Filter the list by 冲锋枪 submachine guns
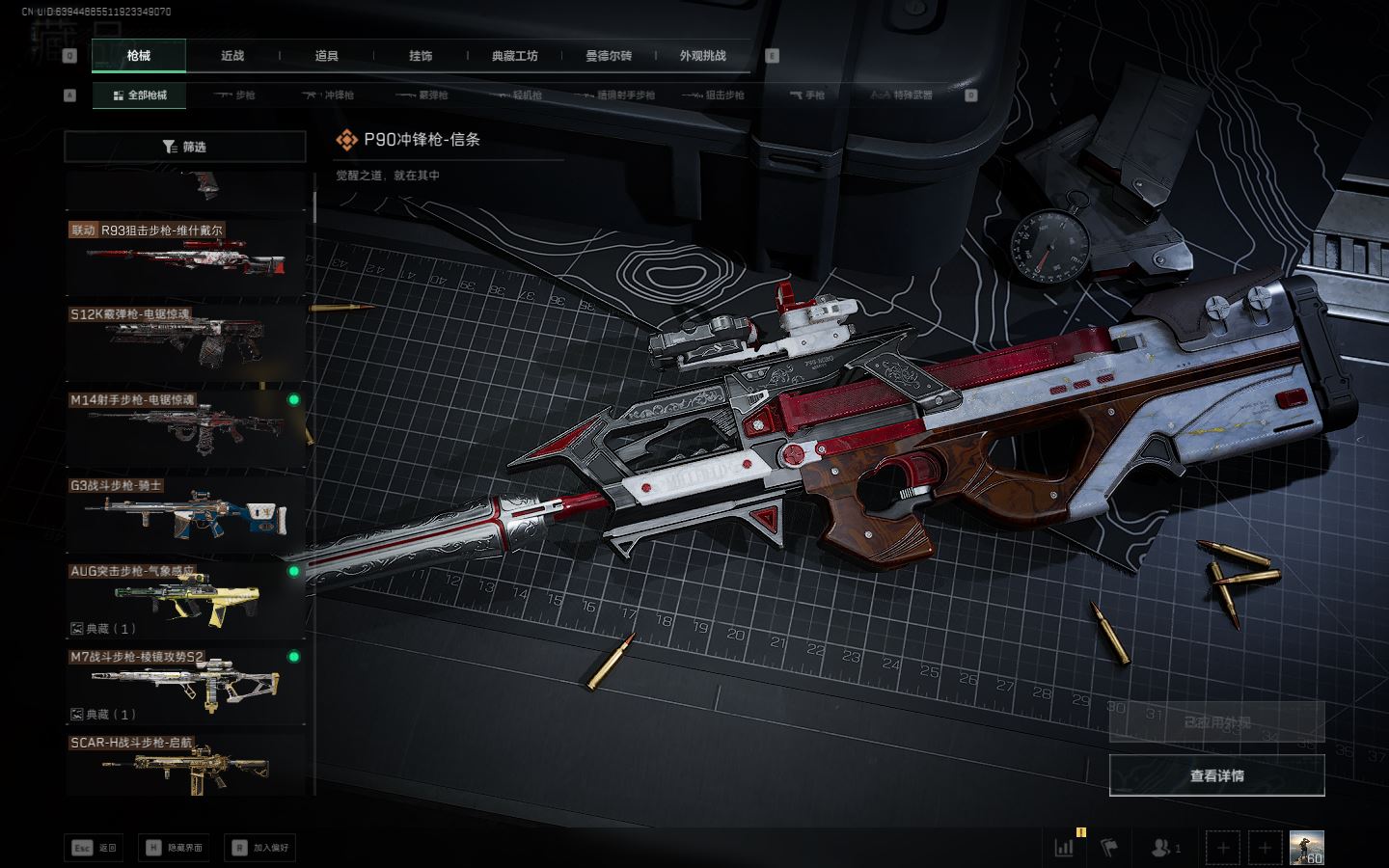 [329, 95]
